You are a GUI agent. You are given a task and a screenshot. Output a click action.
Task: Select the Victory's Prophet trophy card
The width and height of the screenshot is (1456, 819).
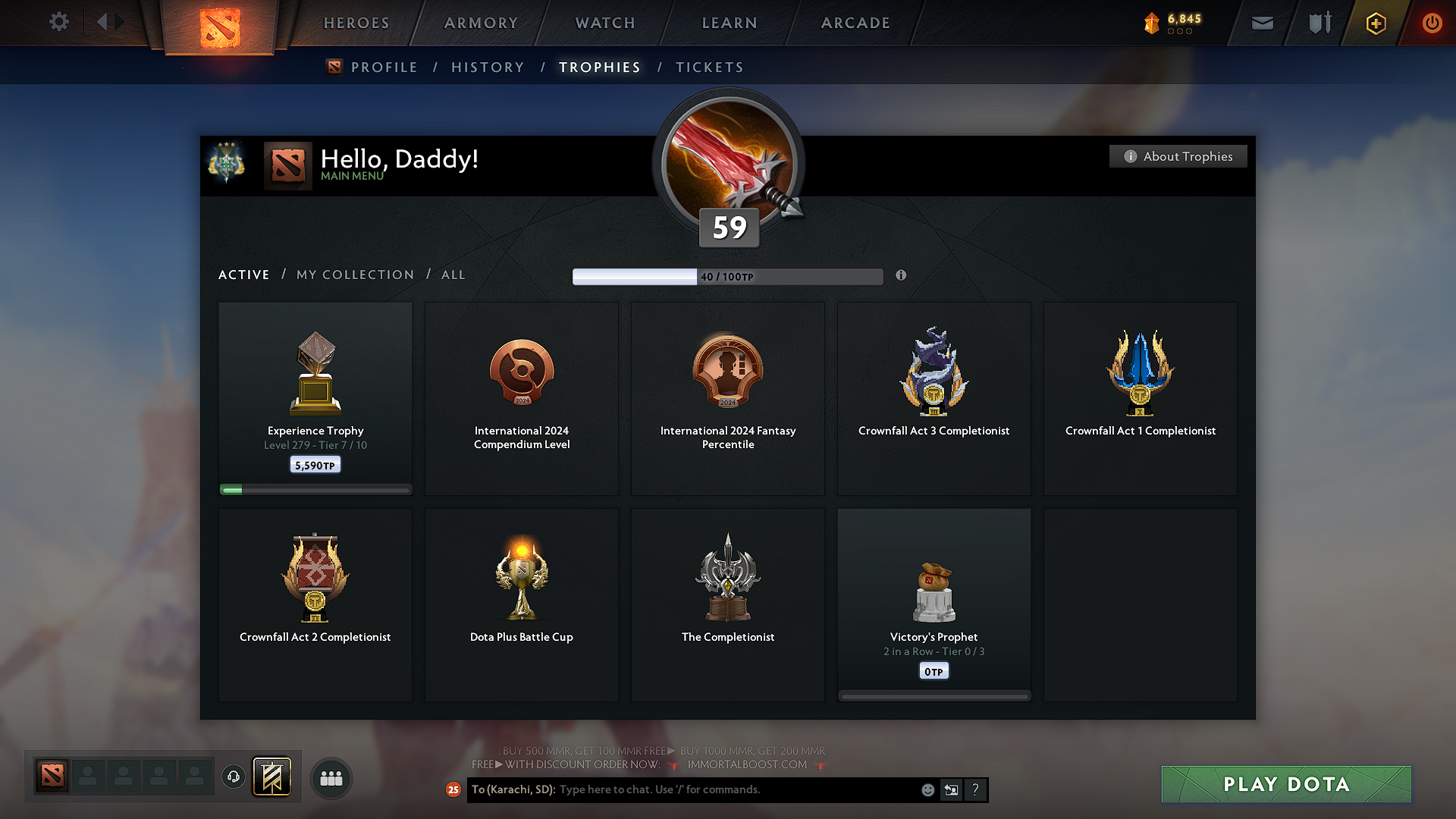(x=934, y=604)
